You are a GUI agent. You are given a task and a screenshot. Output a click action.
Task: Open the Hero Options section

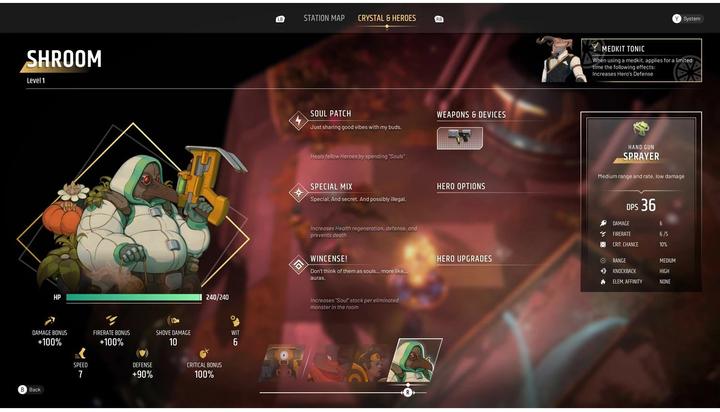click(x=461, y=187)
